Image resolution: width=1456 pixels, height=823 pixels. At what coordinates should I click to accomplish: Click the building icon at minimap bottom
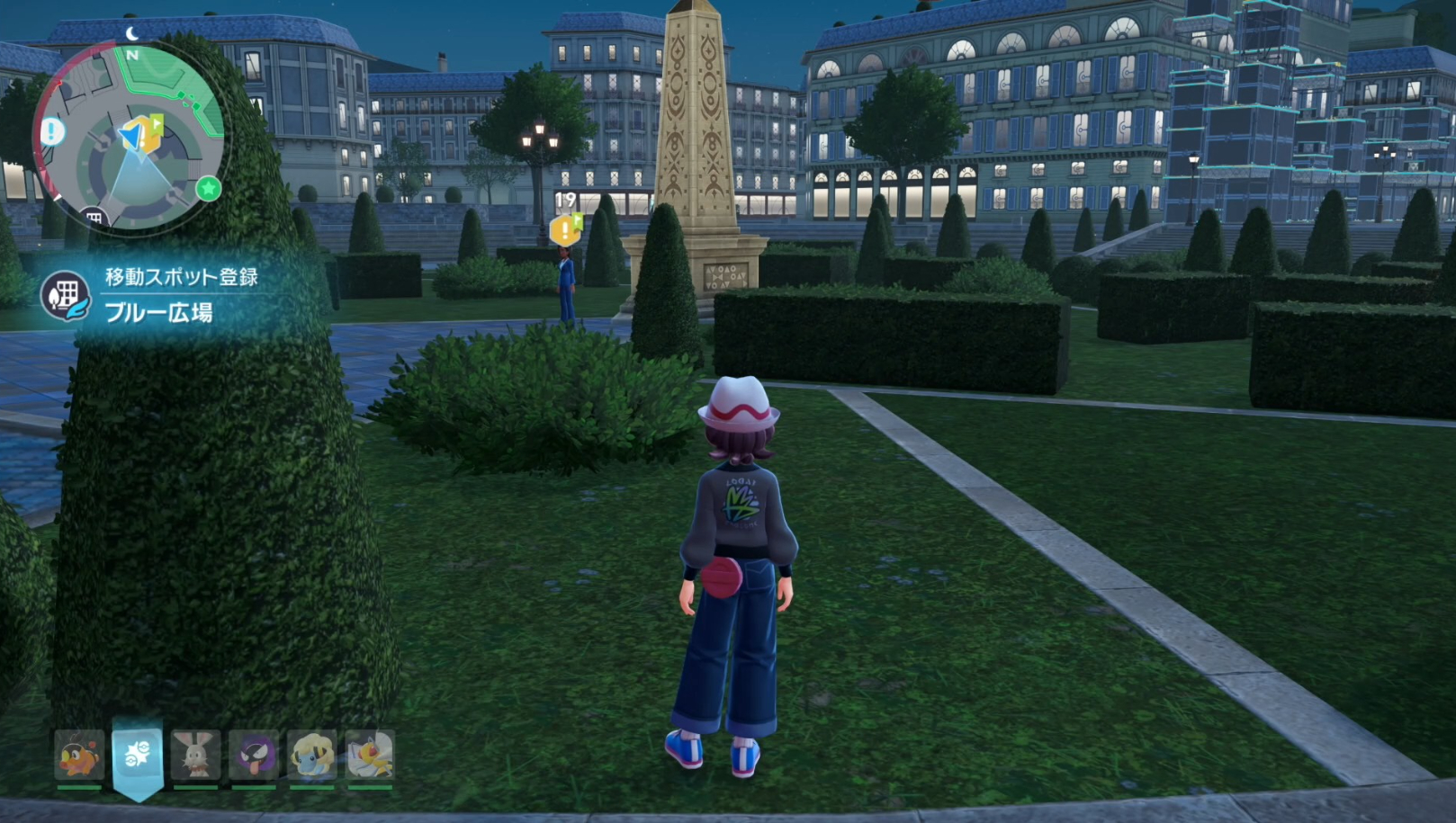94,218
